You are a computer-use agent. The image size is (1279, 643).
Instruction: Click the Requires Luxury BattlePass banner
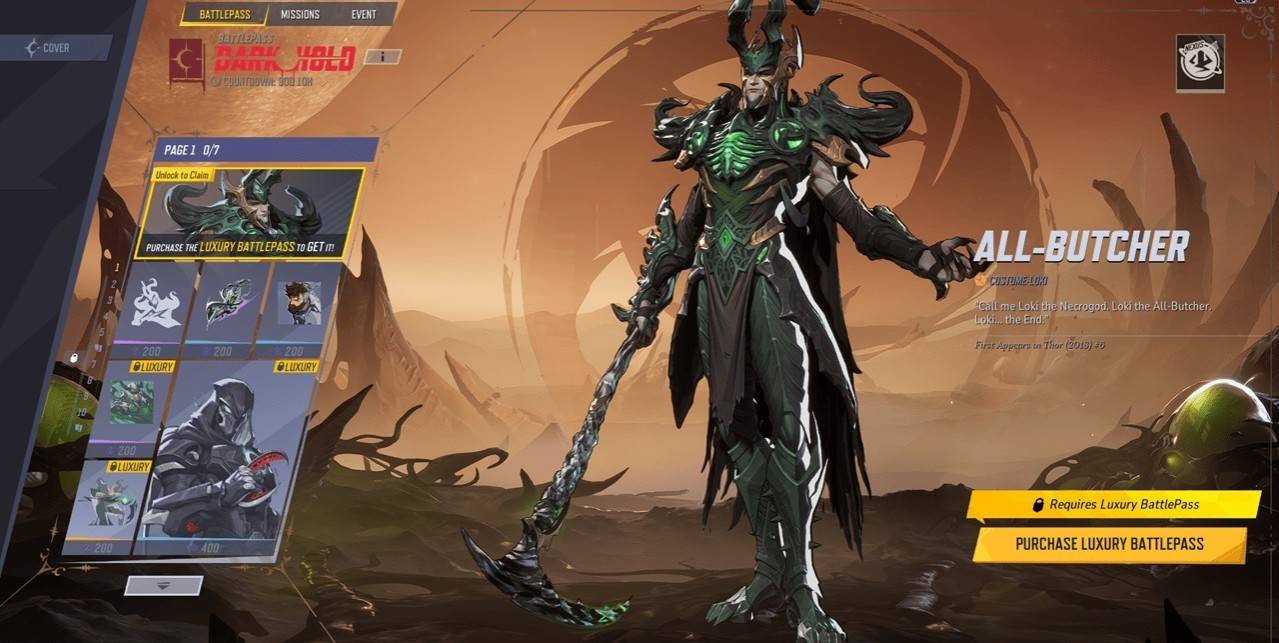(x=1113, y=505)
